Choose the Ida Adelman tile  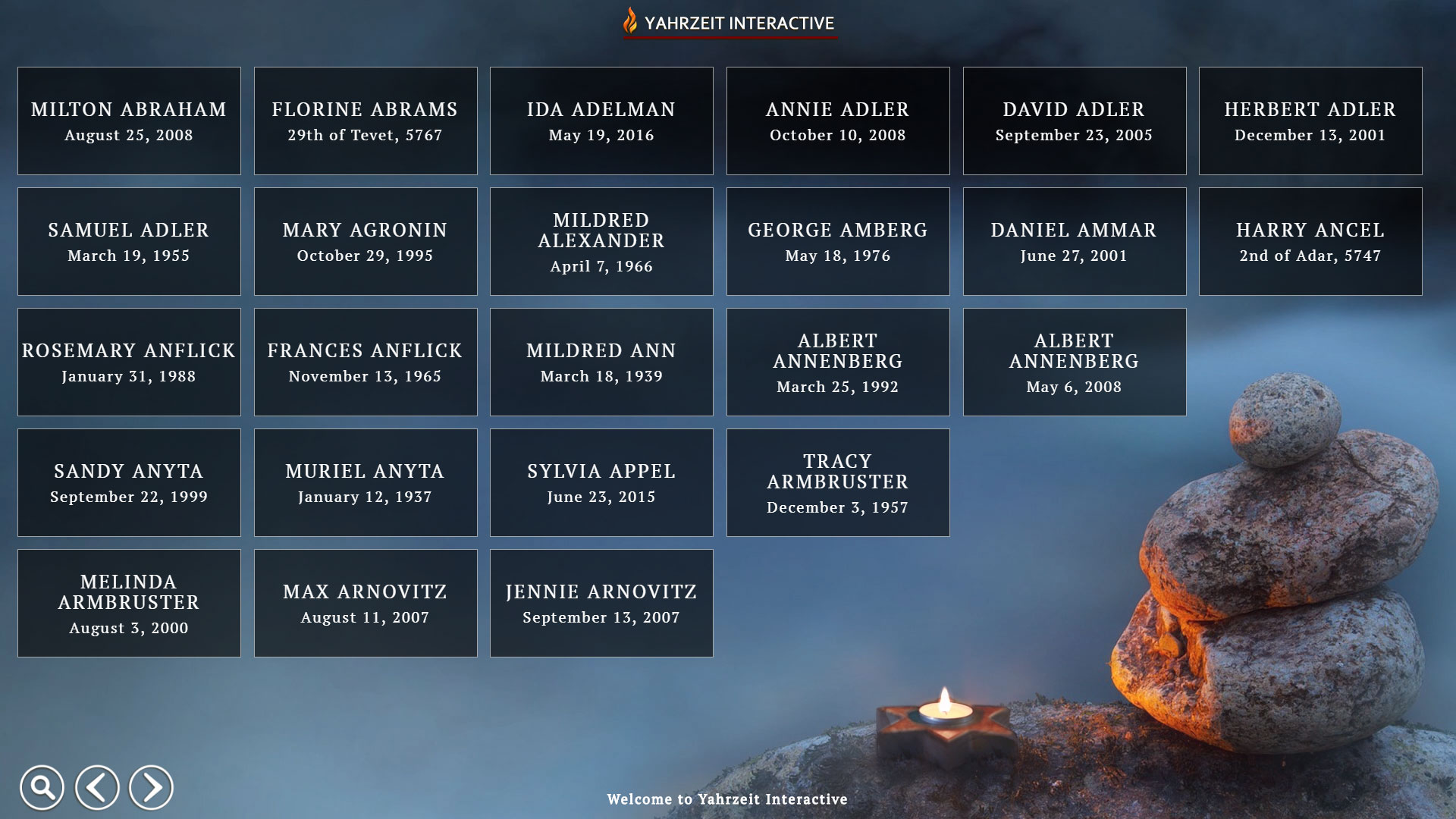click(x=601, y=121)
